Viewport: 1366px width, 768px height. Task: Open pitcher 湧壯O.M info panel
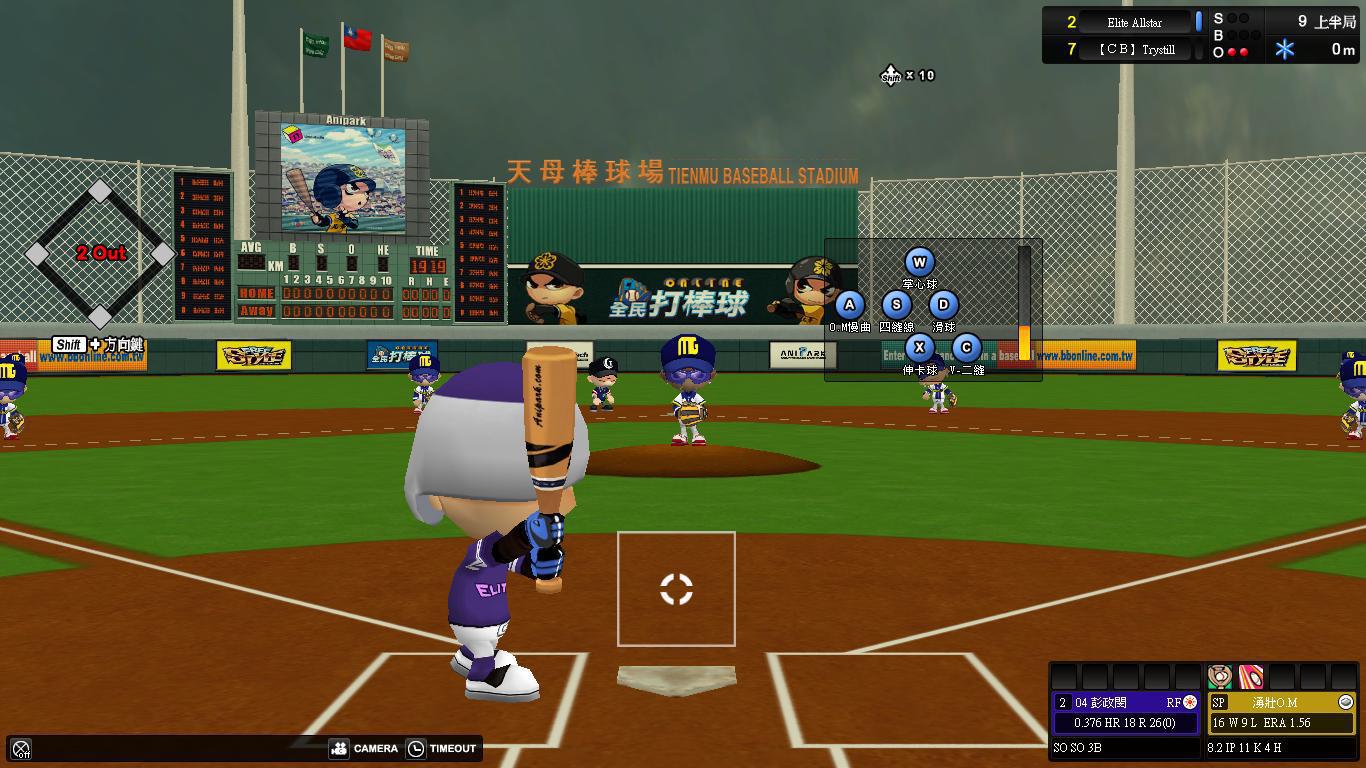pyautogui.click(x=1274, y=703)
